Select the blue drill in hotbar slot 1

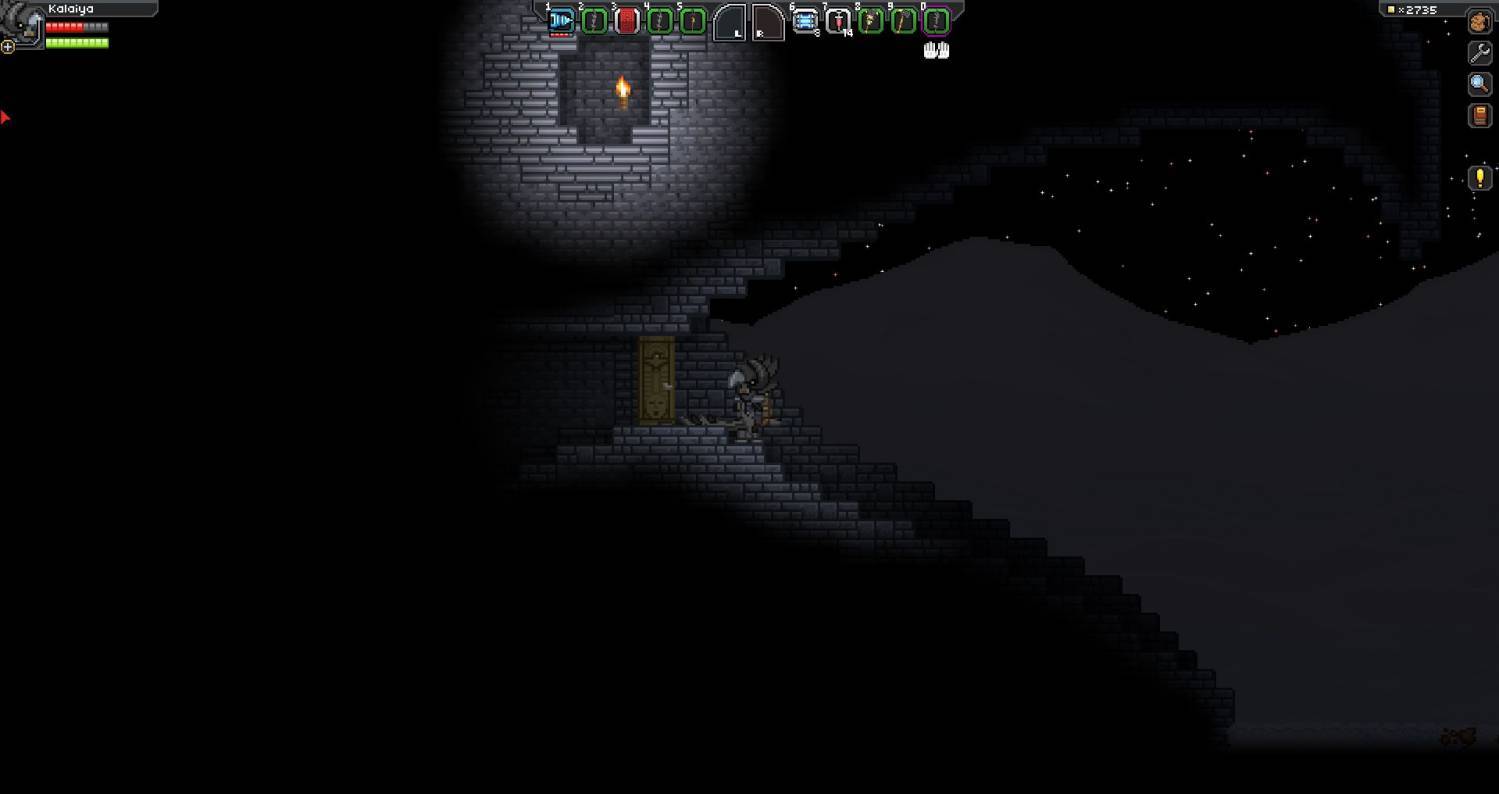pos(561,20)
